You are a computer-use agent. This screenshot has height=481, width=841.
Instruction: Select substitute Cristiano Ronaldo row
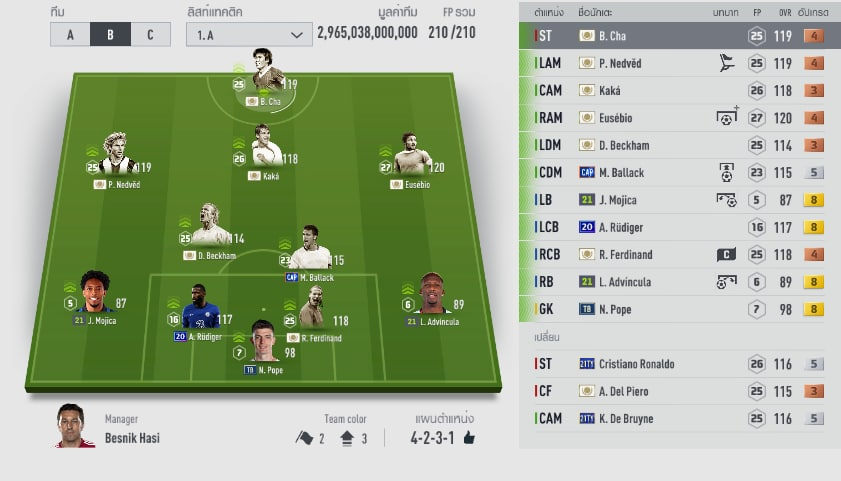click(672, 364)
